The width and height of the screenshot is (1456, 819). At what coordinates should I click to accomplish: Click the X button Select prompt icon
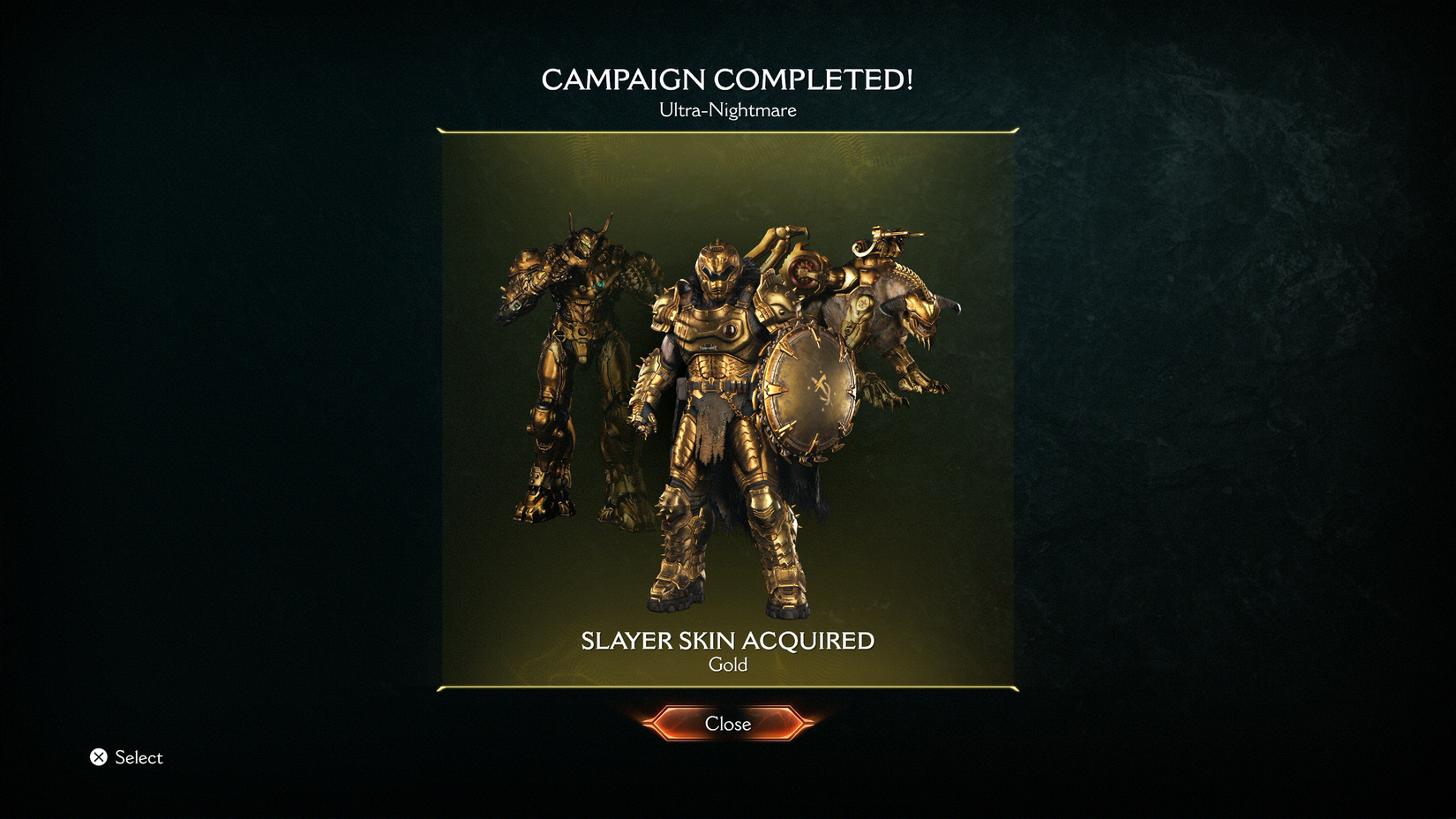coord(100,757)
